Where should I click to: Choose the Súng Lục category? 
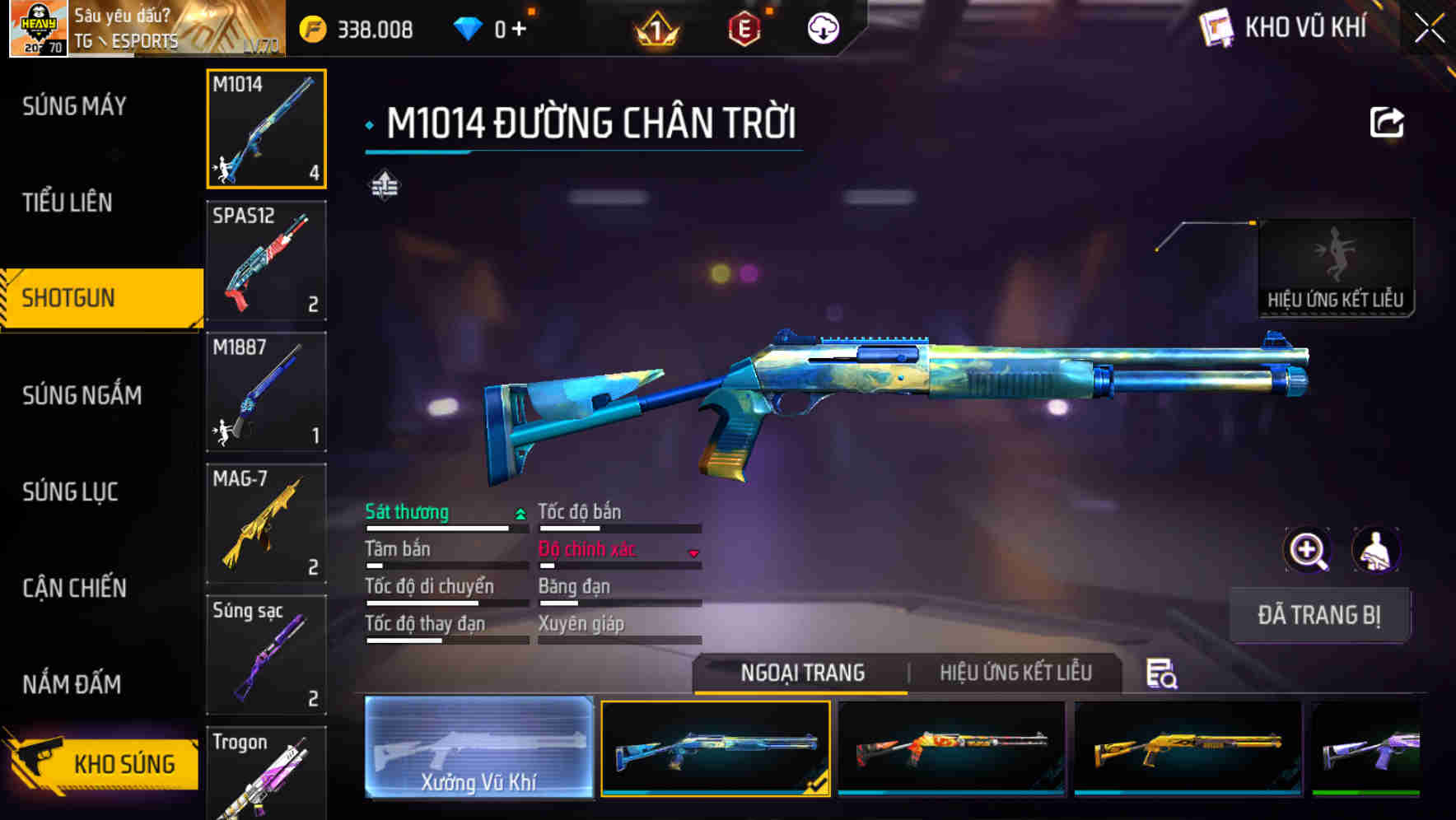71,492
